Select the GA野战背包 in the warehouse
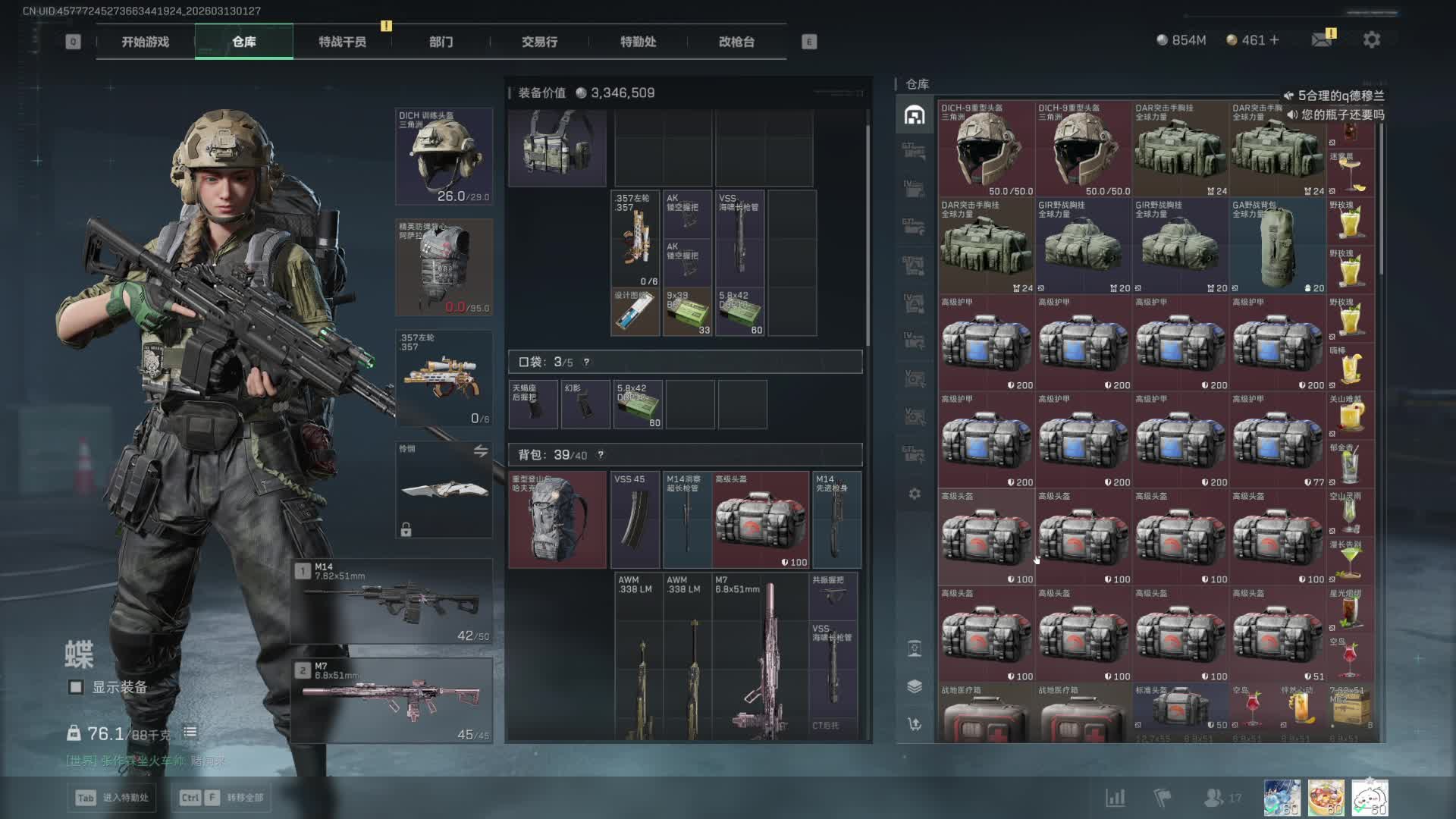This screenshot has width=1456, height=819. pyautogui.click(x=1277, y=246)
